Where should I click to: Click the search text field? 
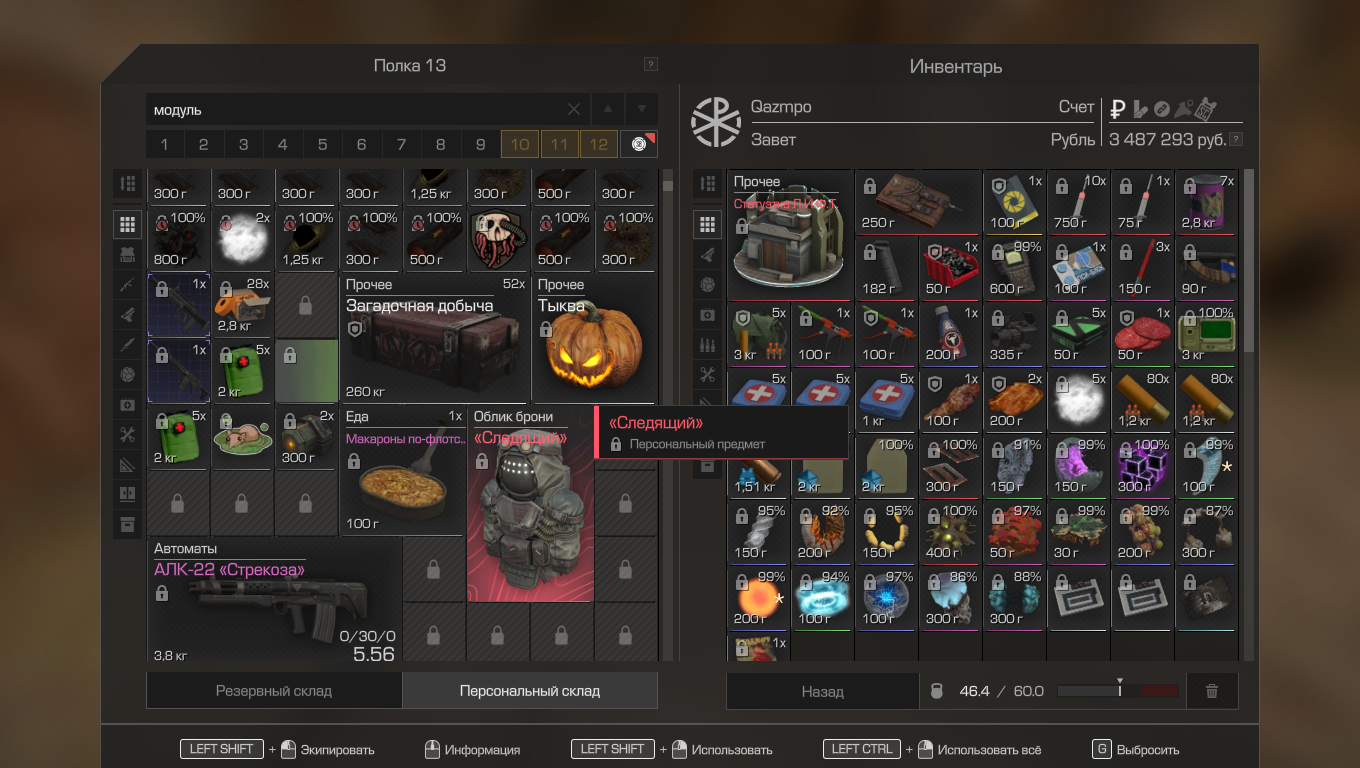point(355,109)
